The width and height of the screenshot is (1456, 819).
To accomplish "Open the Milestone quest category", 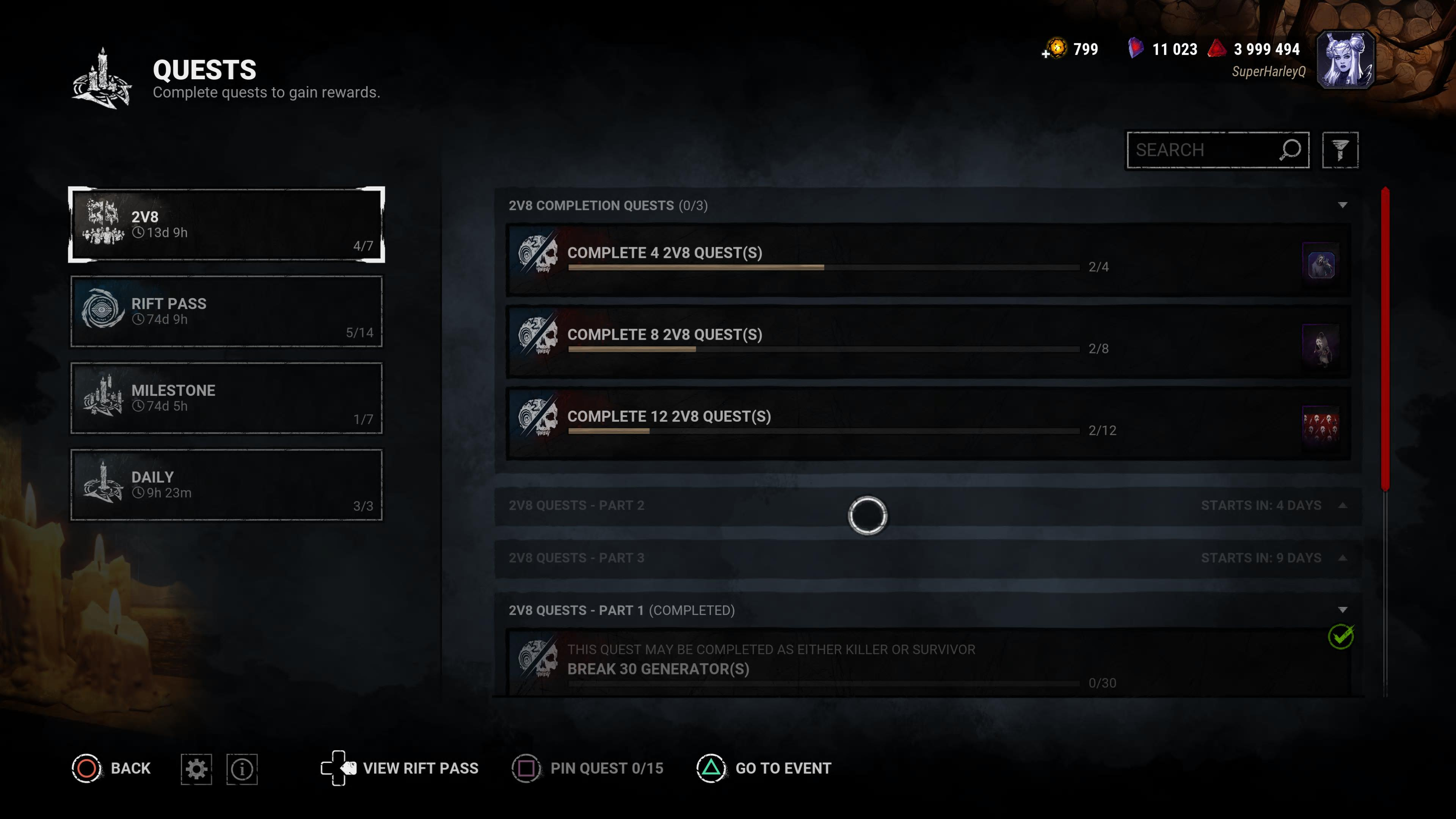I will 226,398.
